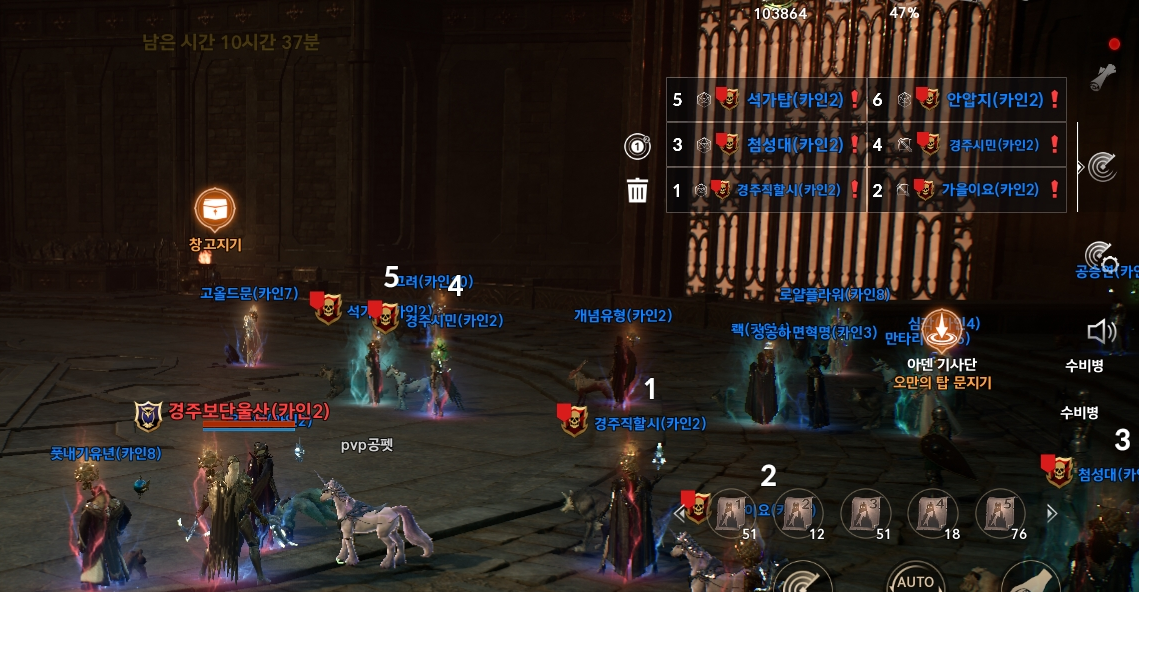Use the scroll item in hotbar slot 4

(x=932, y=513)
